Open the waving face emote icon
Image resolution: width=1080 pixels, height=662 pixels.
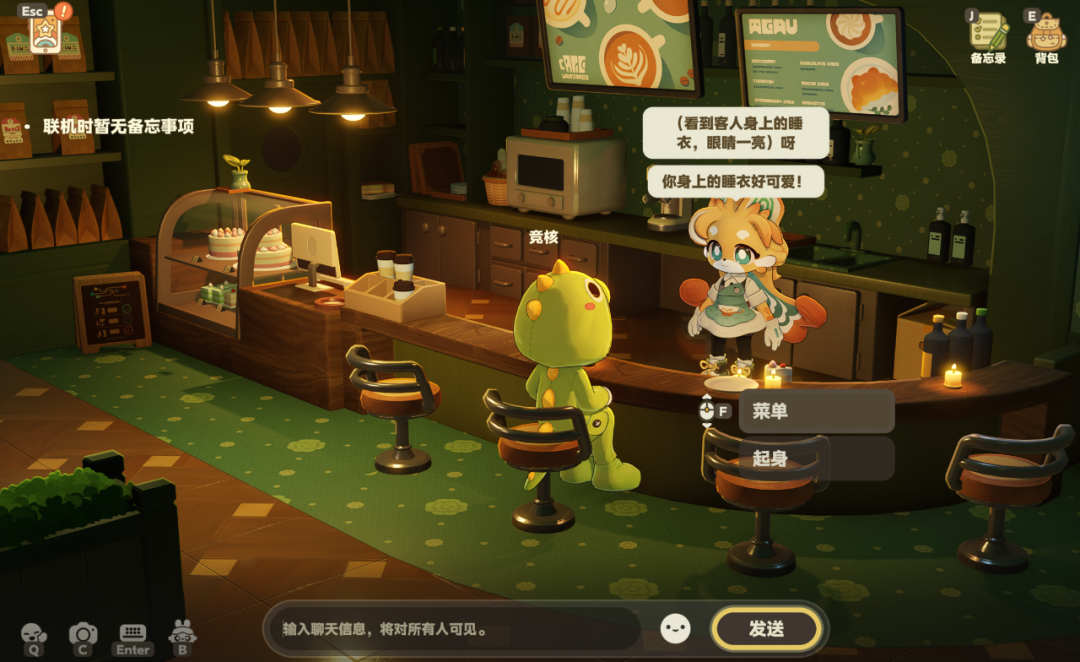(x=34, y=635)
